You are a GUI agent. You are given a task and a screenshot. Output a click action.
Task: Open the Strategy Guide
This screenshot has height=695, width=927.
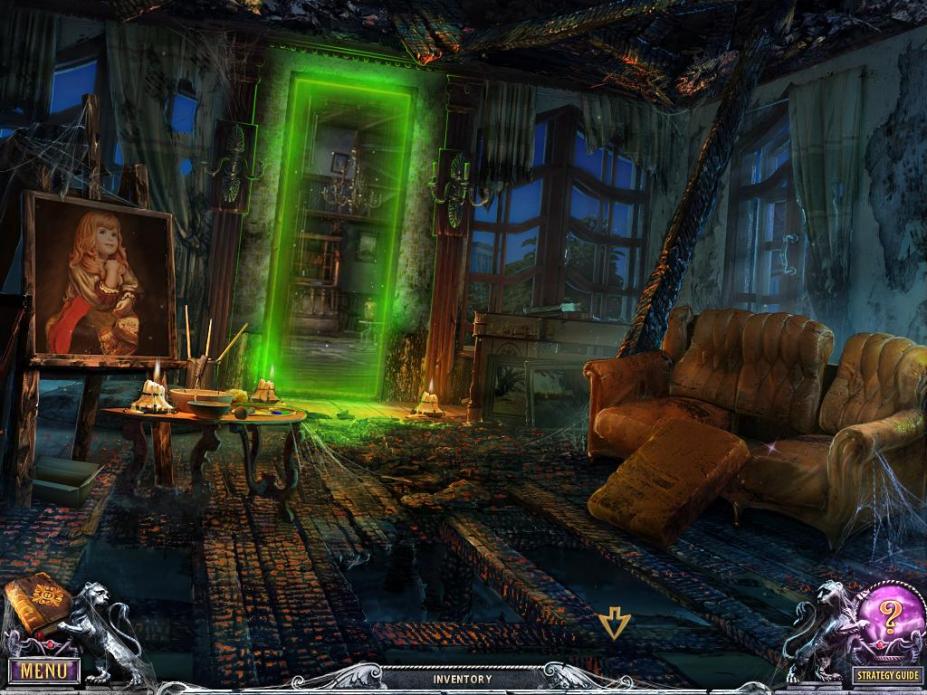887,676
